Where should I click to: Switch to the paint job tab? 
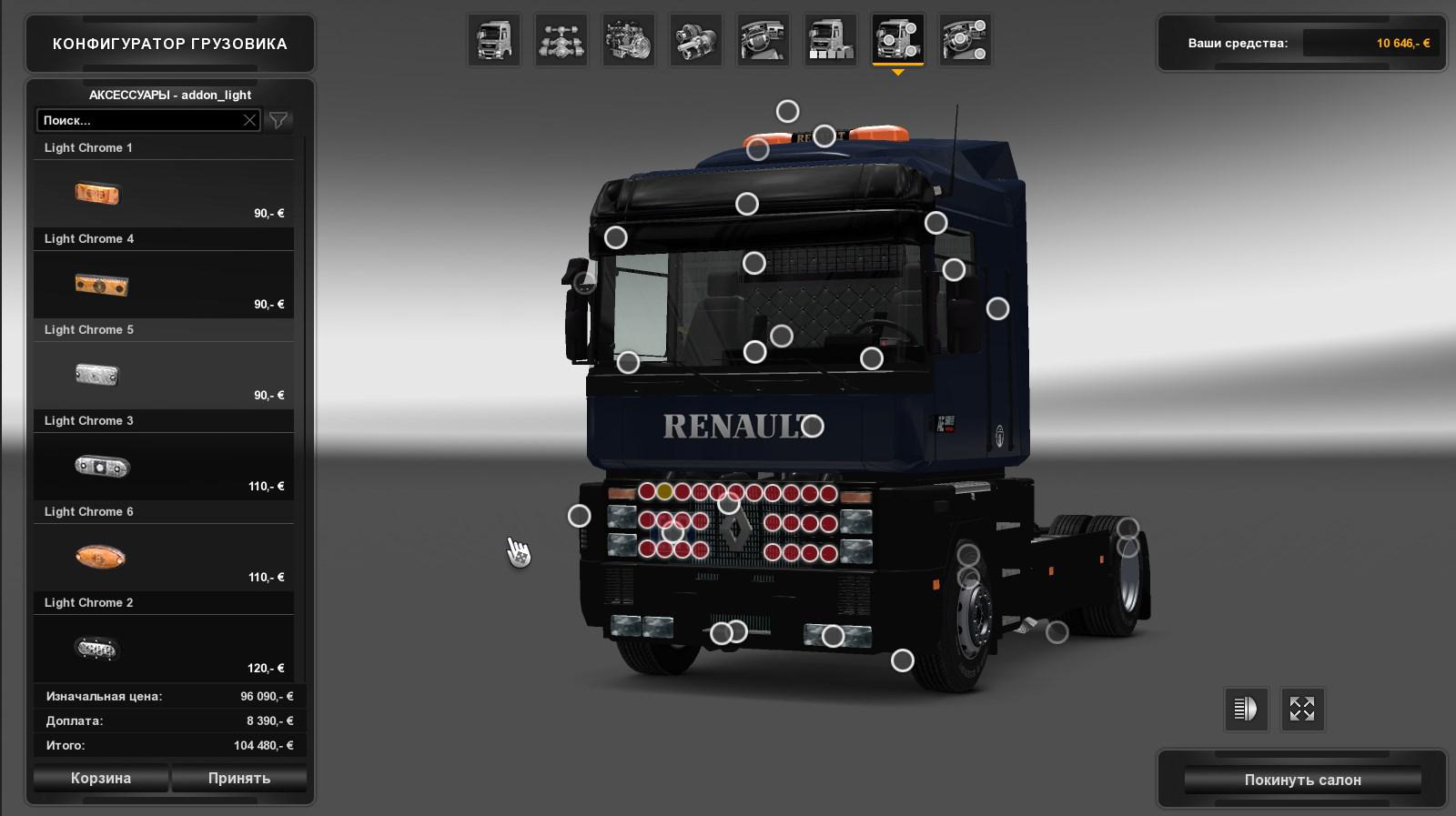click(x=831, y=40)
